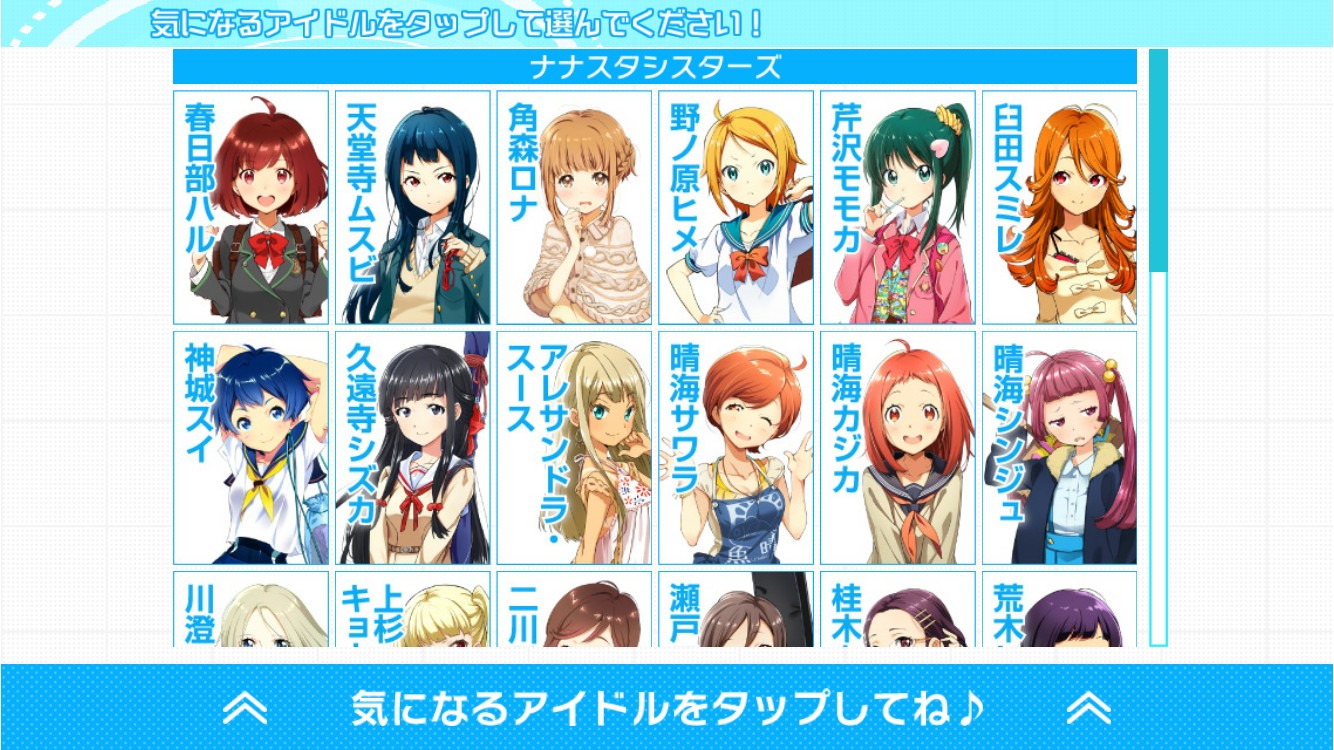Select the ナナスタシスターズ group header
Image resolution: width=1334 pixels, height=750 pixels.
(655, 68)
